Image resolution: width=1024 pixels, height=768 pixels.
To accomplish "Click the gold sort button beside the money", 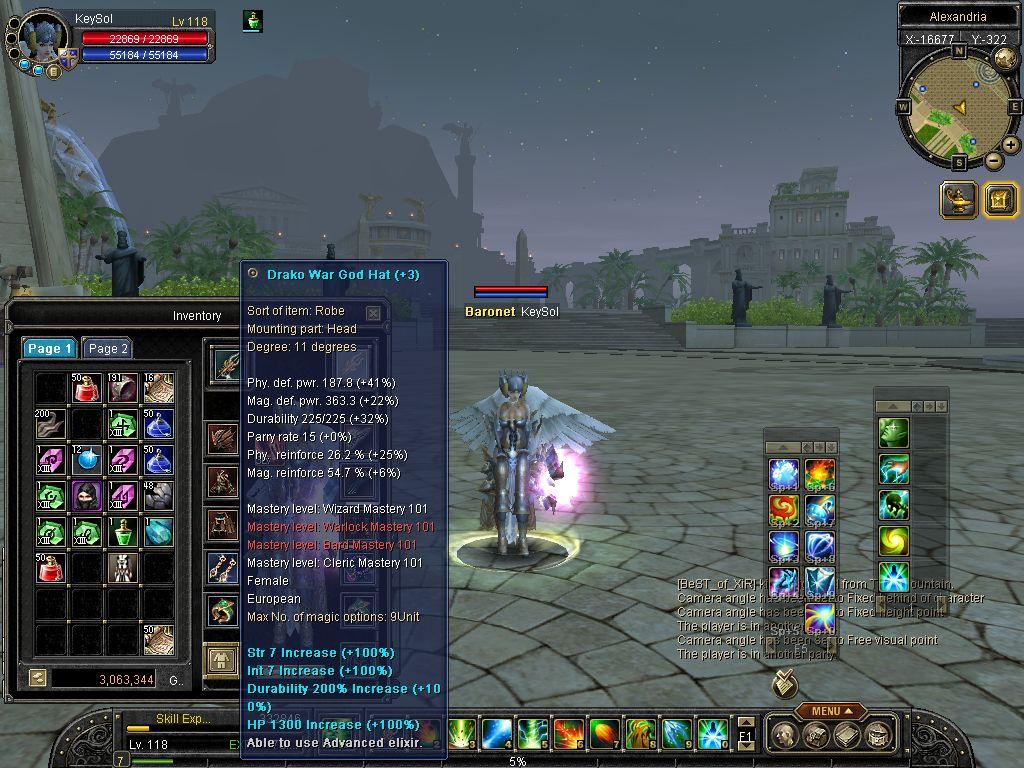I will [37, 678].
